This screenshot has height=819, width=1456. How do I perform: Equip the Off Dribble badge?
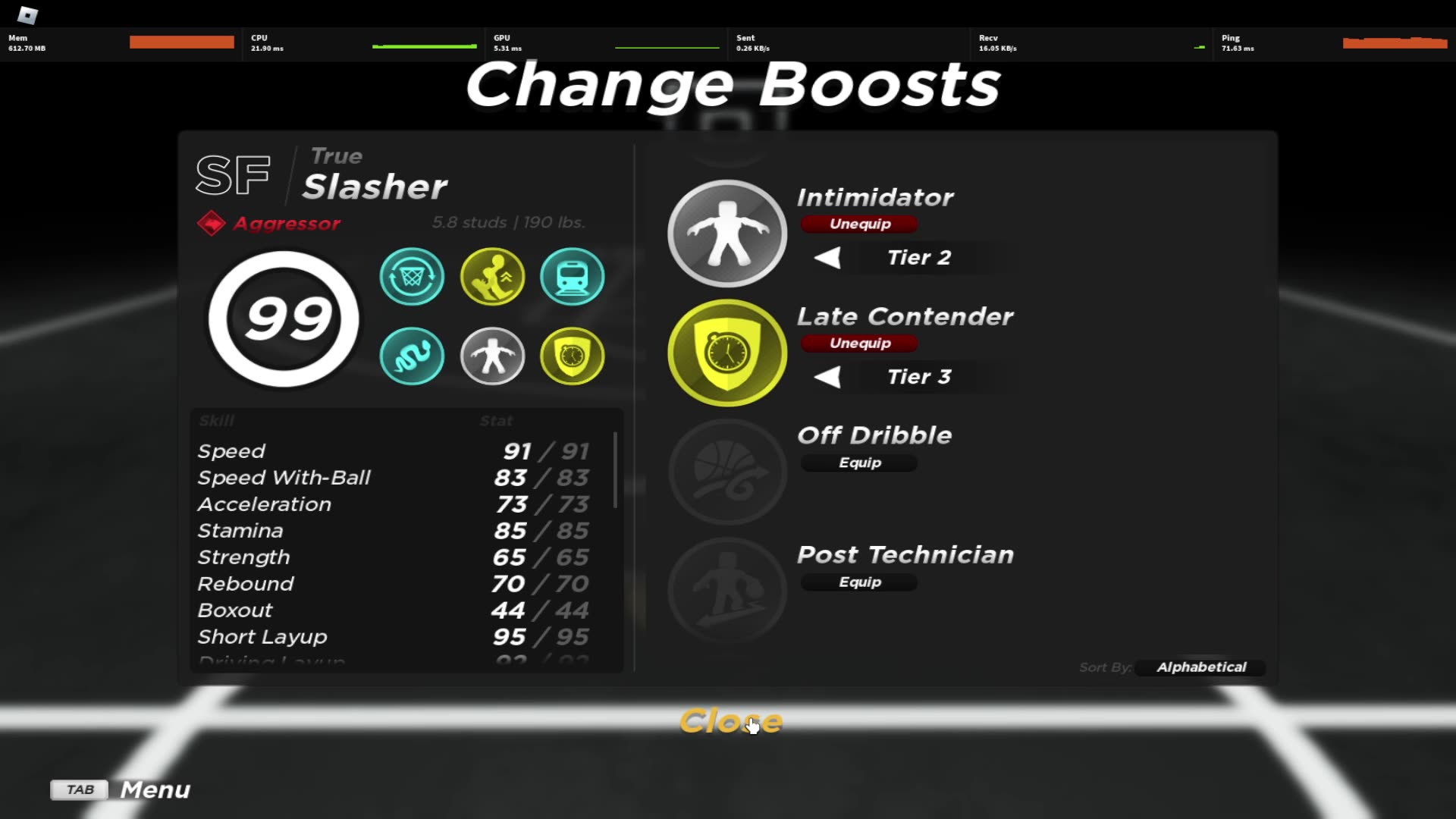click(x=858, y=463)
